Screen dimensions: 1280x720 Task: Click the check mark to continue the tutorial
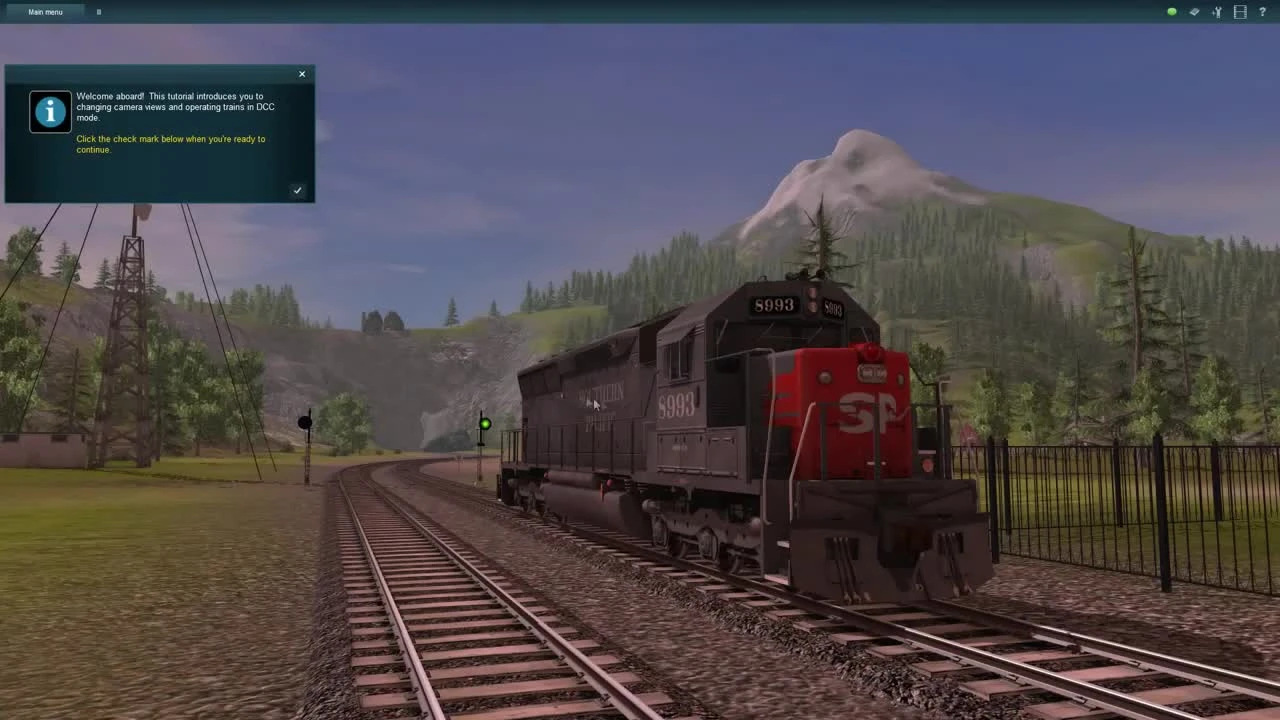(x=297, y=190)
